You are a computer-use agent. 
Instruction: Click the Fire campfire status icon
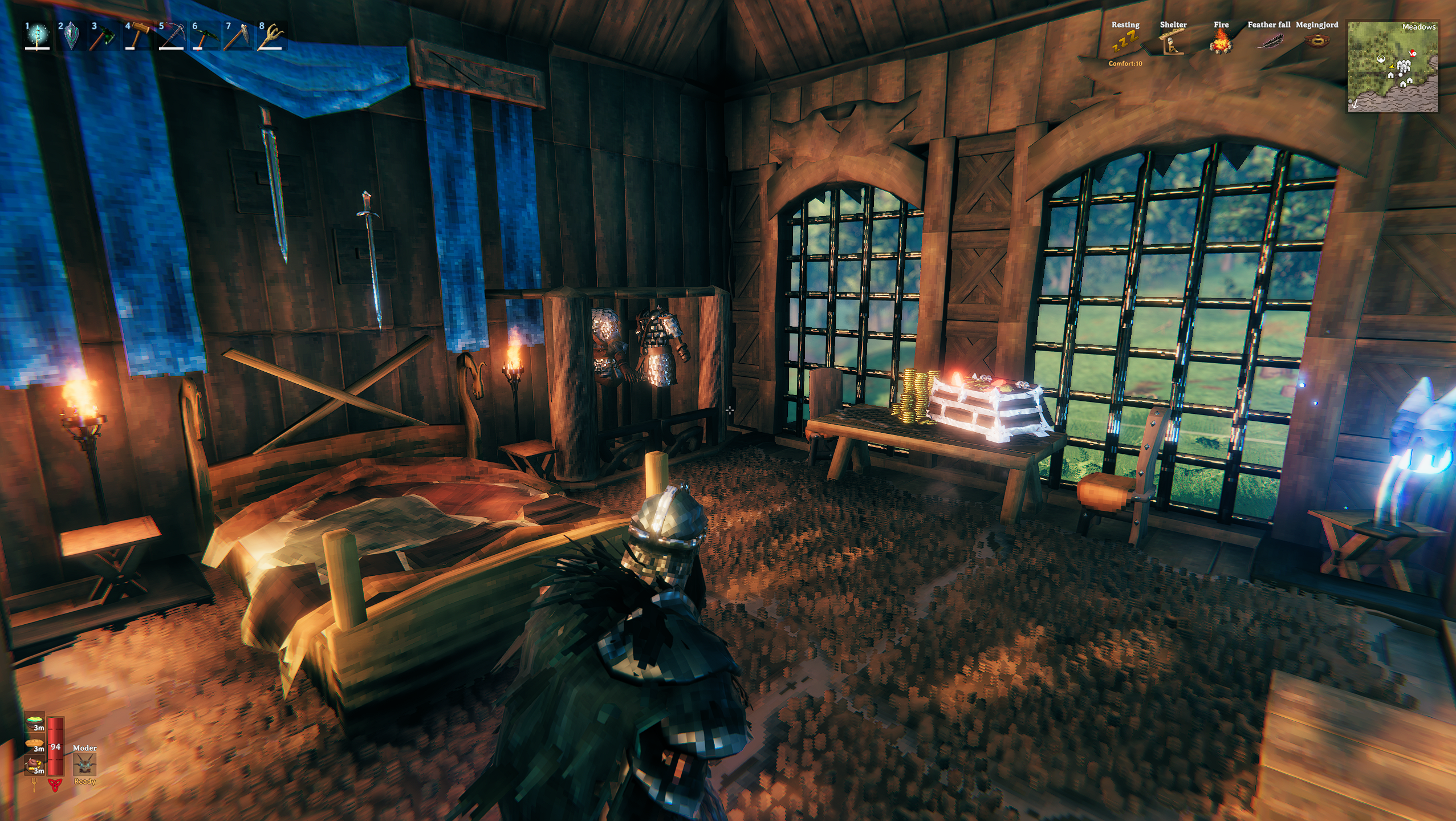pyautogui.click(x=1221, y=42)
